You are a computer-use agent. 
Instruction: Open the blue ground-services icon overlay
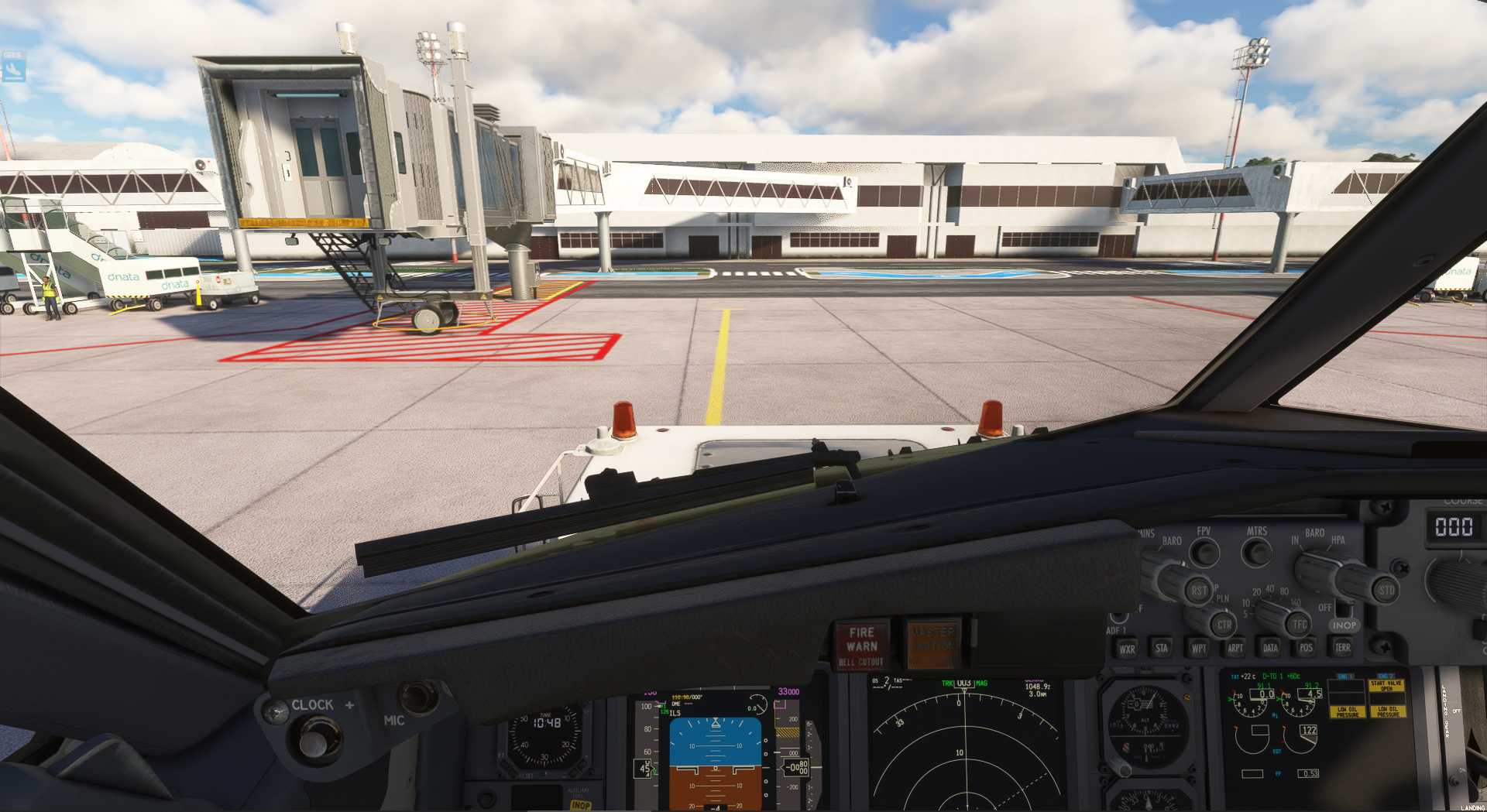point(13,68)
